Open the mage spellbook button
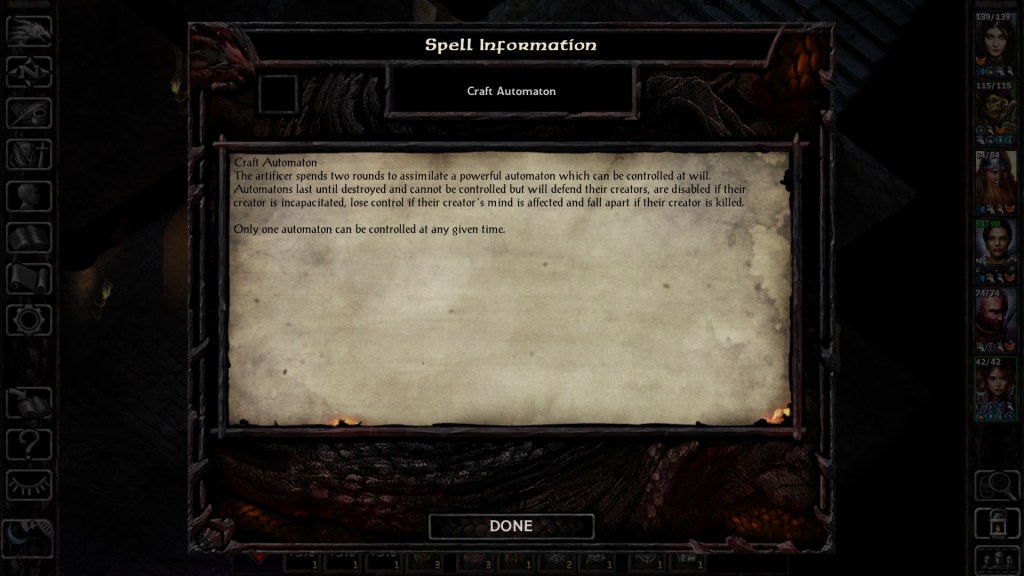Screen dimensions: 1024x576 tap(29, 237)
